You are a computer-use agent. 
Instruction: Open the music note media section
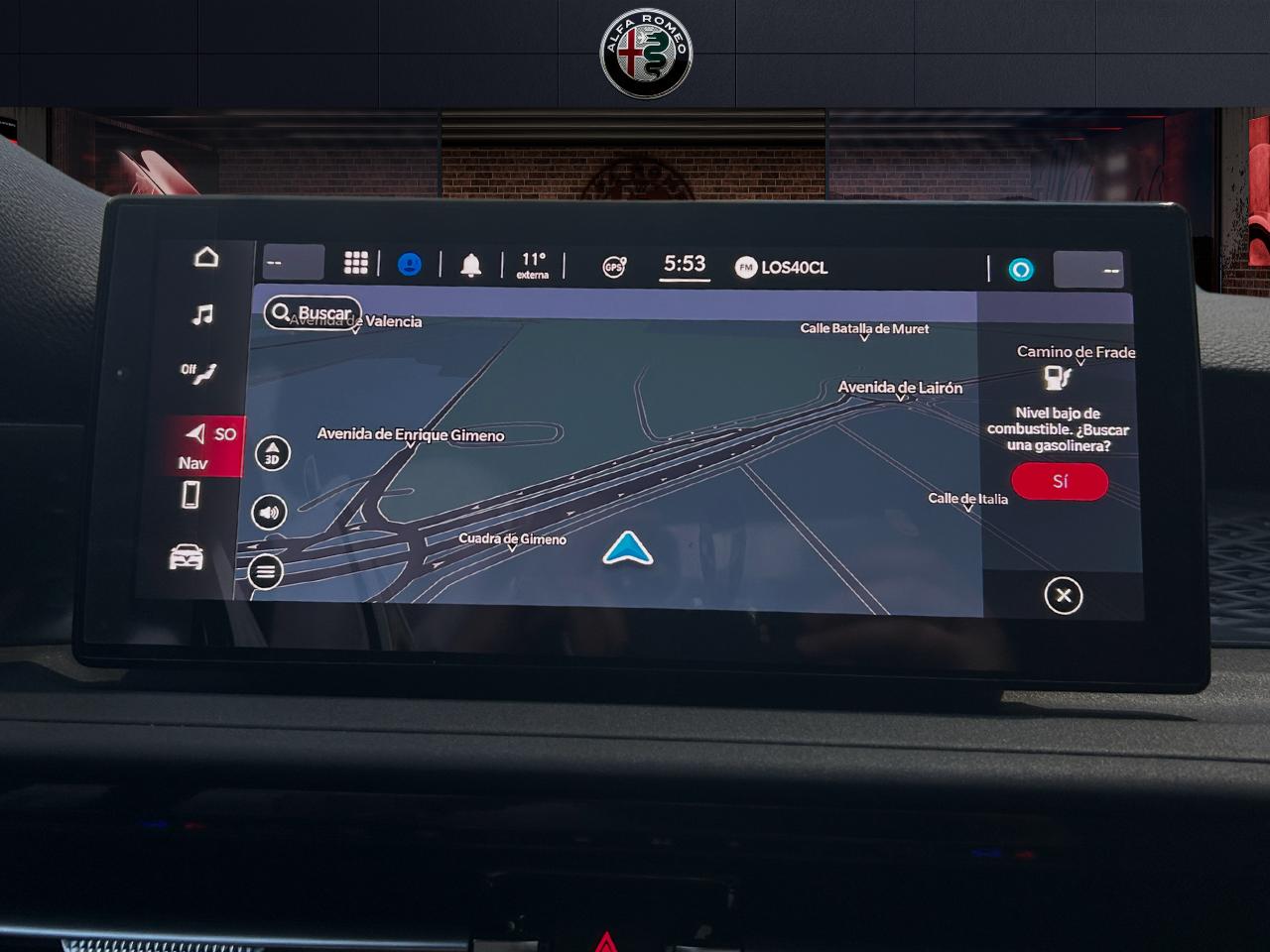(202, 315)
